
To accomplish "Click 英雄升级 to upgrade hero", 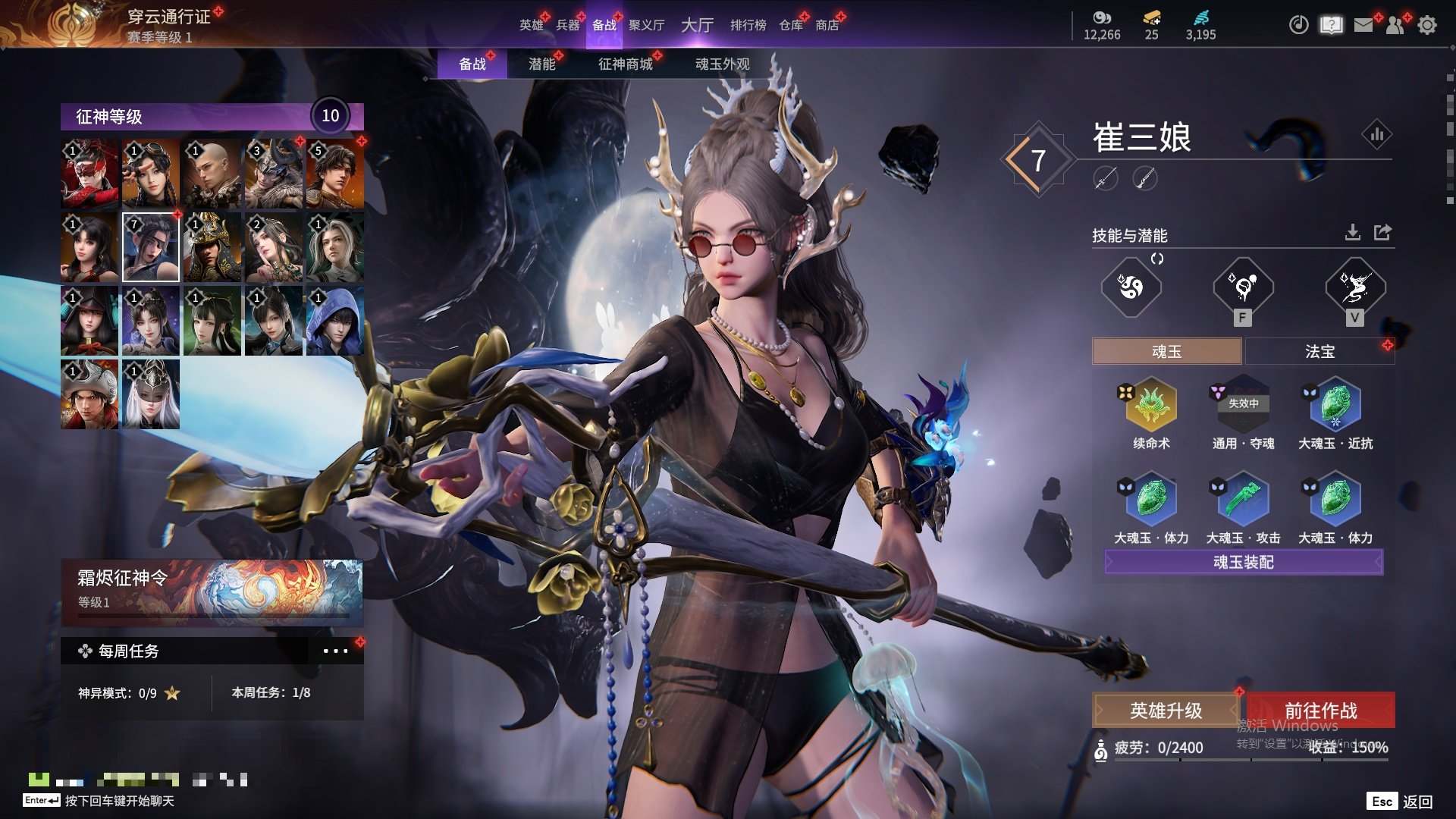I will (x=1166, y=711).
